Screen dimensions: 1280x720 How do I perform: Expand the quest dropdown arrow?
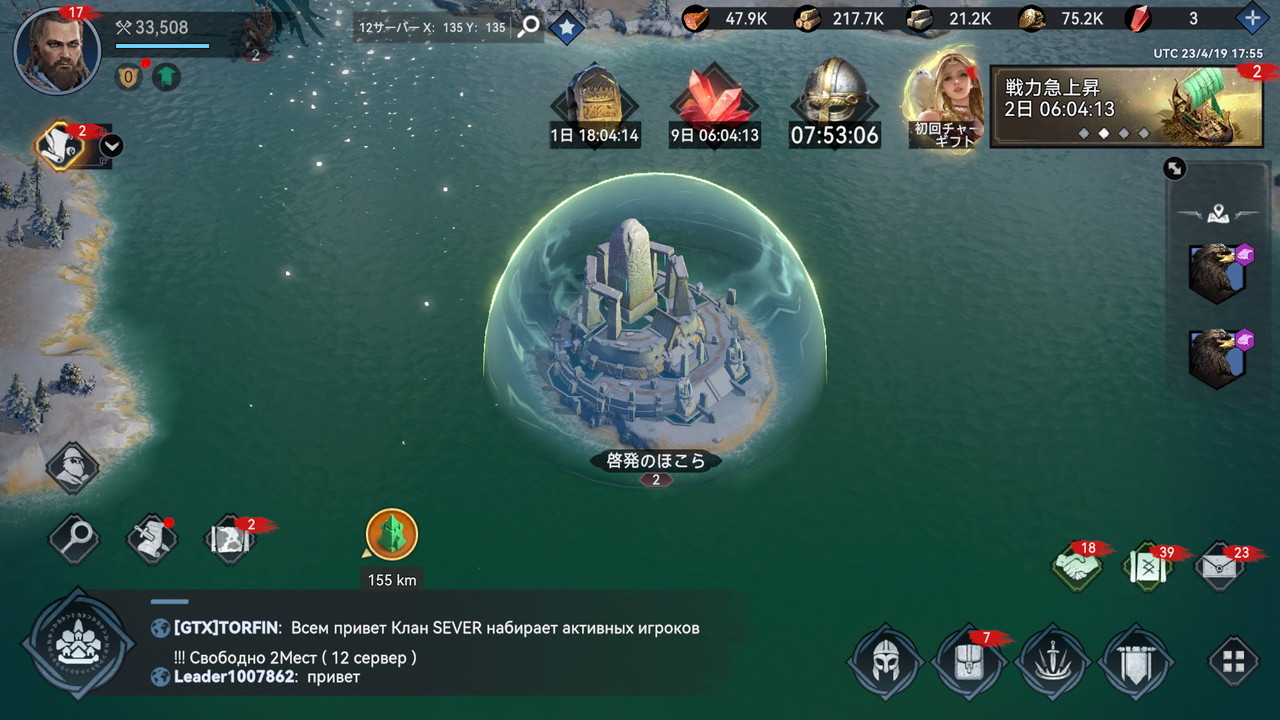tap(112, 146)
